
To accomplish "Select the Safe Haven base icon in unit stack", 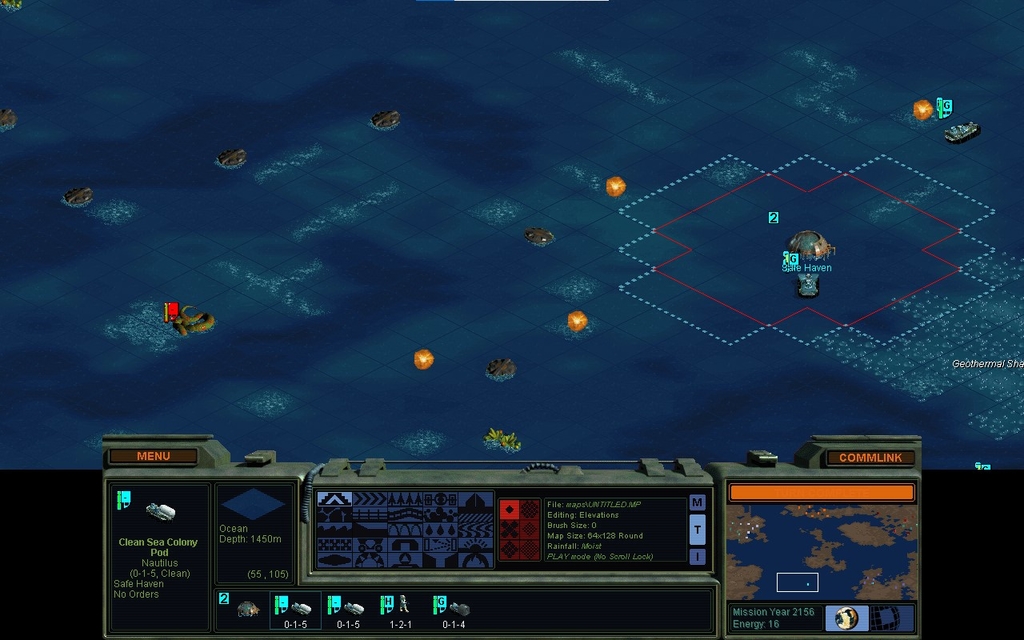I will (246, 608).
